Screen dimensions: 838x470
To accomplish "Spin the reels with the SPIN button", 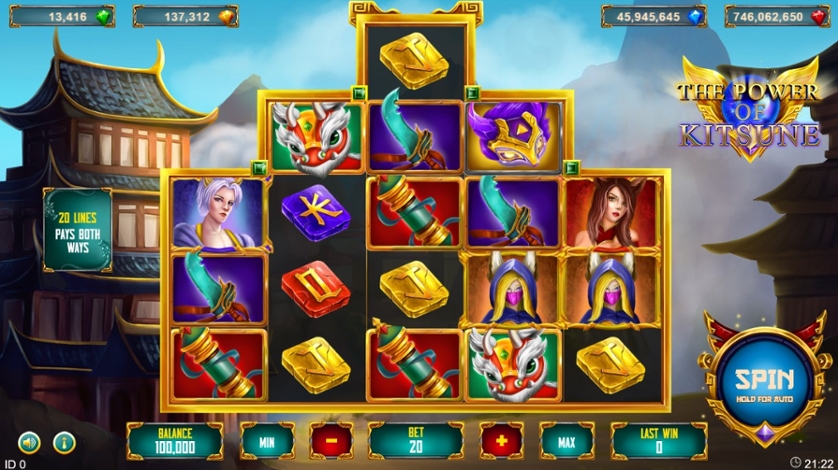I will click(764, 381).
